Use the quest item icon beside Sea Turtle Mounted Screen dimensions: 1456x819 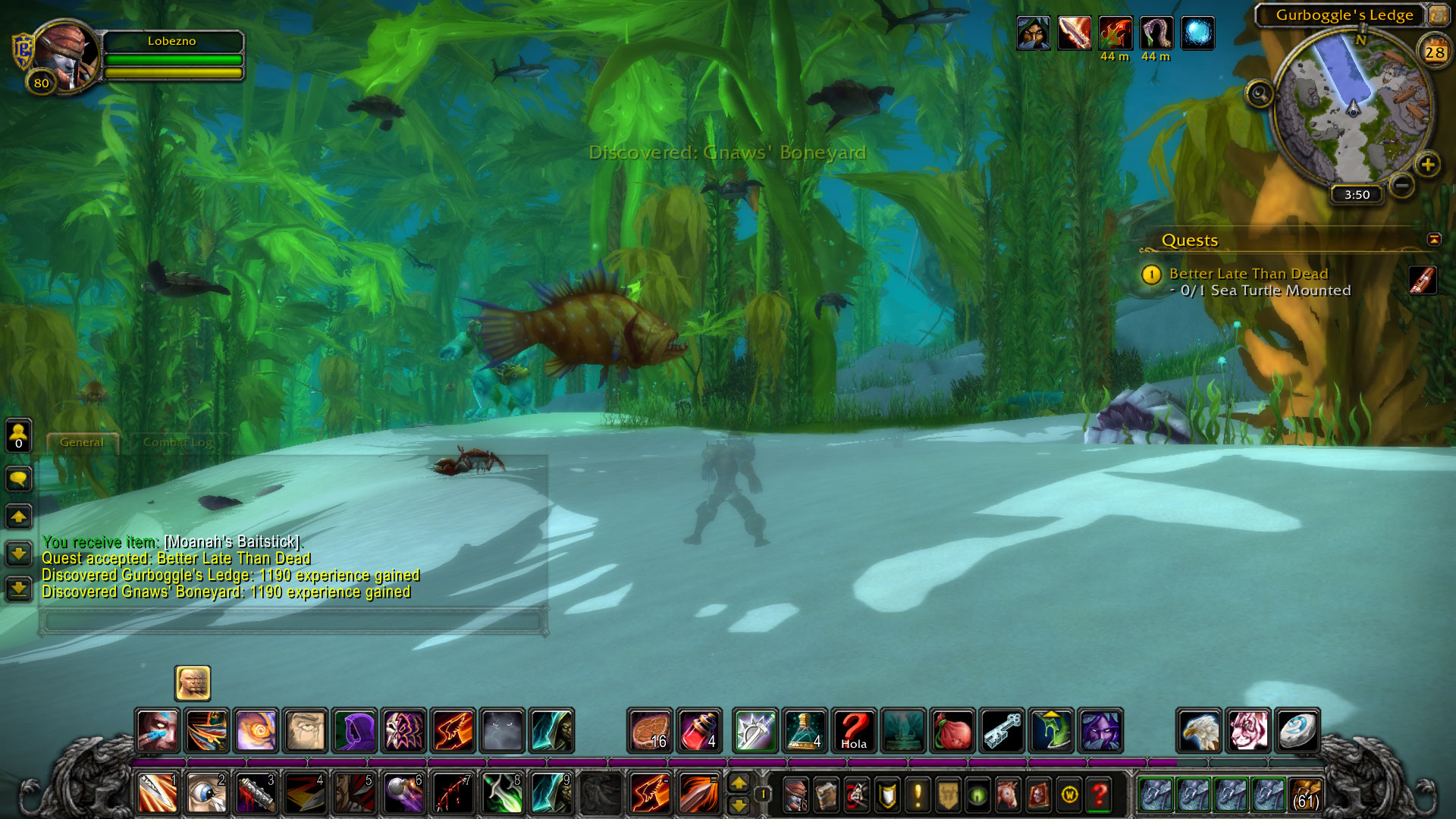(1423, 280)
